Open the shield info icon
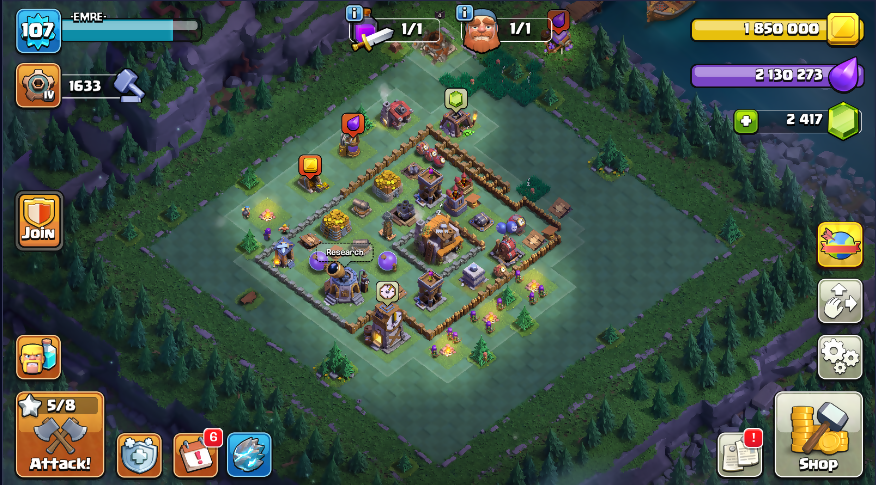The height and width of the screenshot is (485, 876). 139,455
